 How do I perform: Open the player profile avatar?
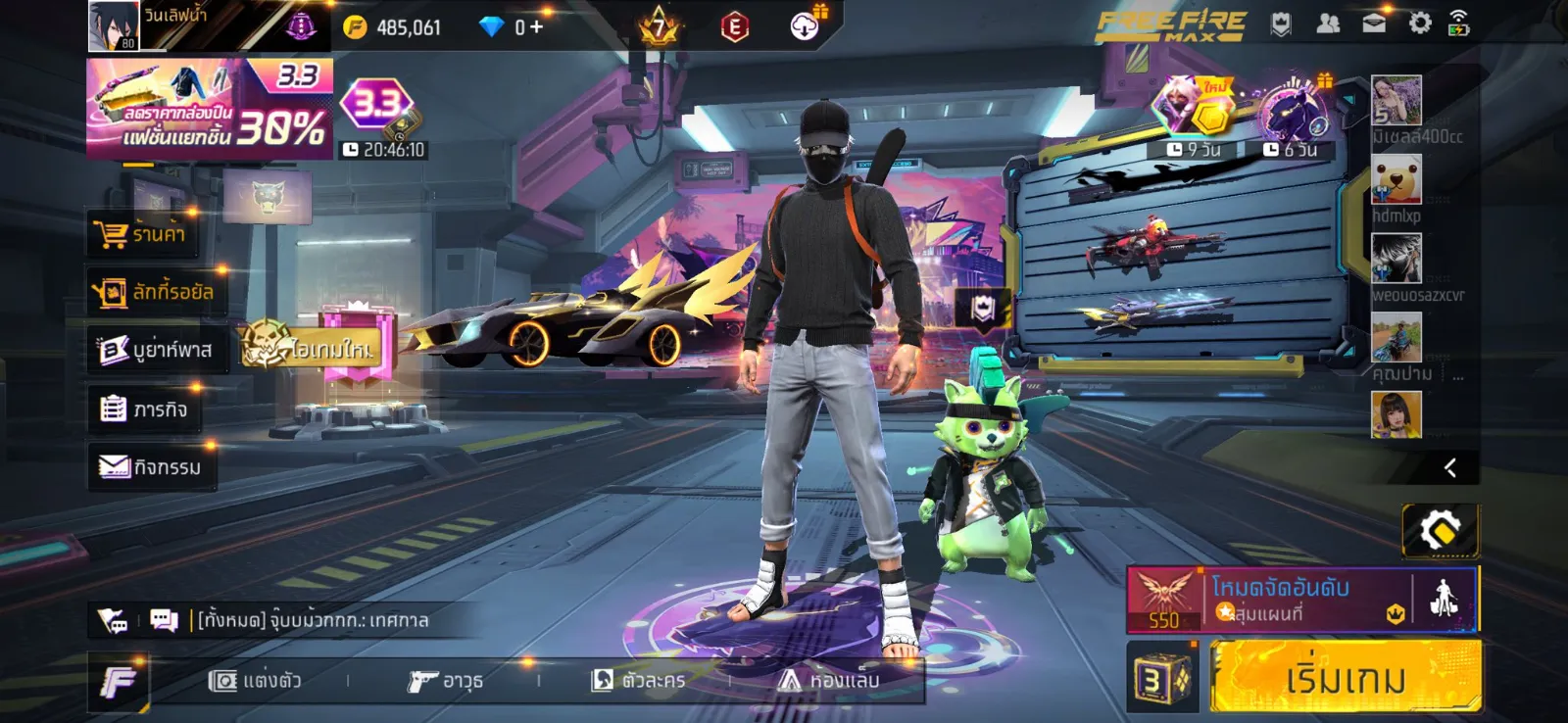click(114, 25)
